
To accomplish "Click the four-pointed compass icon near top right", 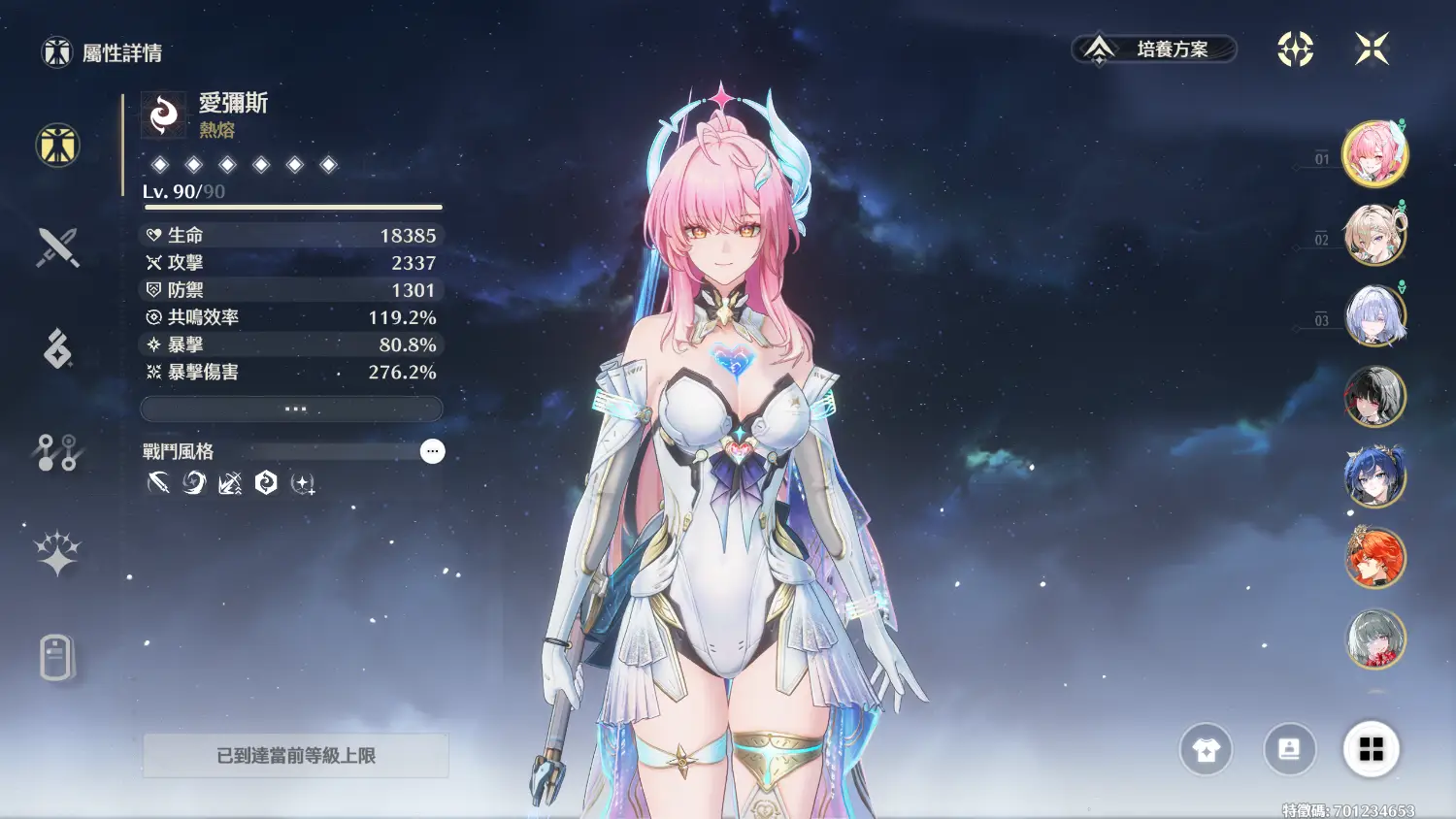I will [1295, 49].
